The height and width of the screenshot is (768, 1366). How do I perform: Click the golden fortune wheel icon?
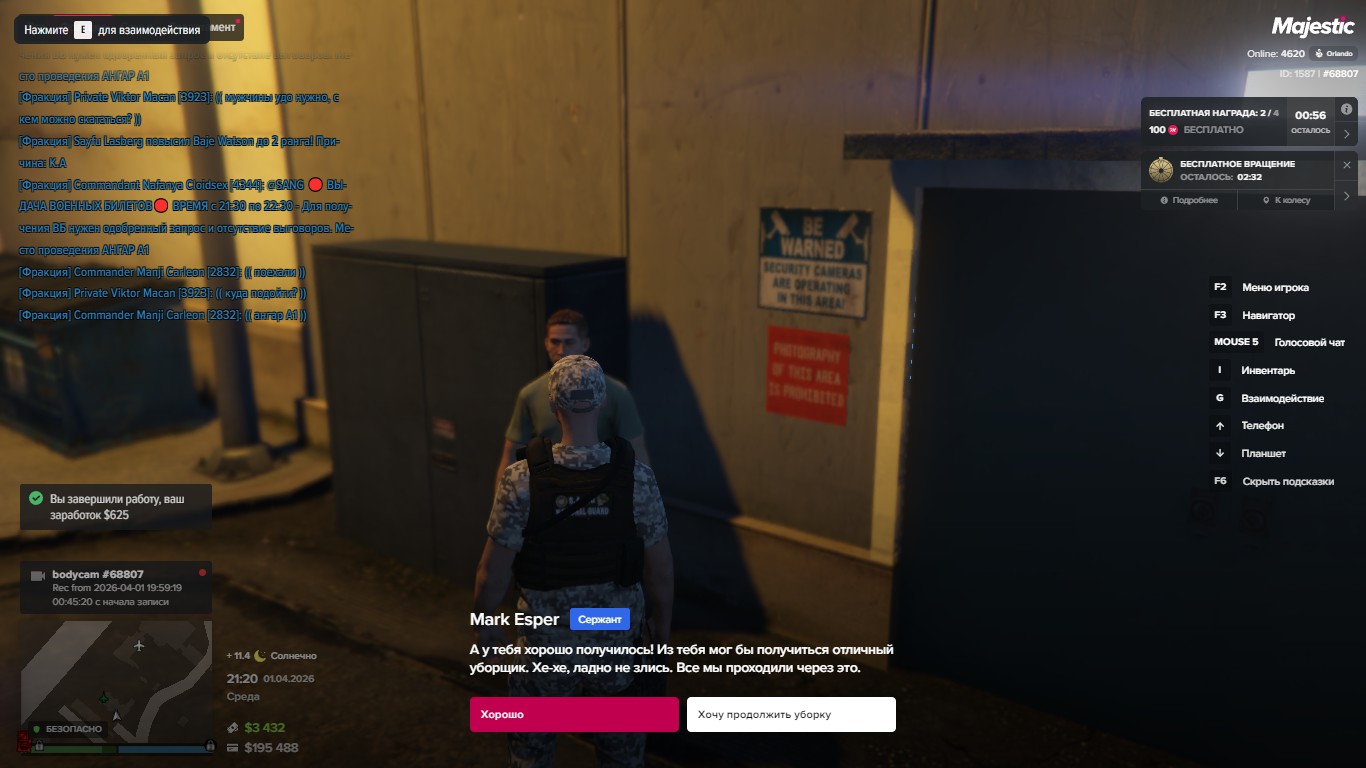pyautogui.click(x=1161, y=170)
